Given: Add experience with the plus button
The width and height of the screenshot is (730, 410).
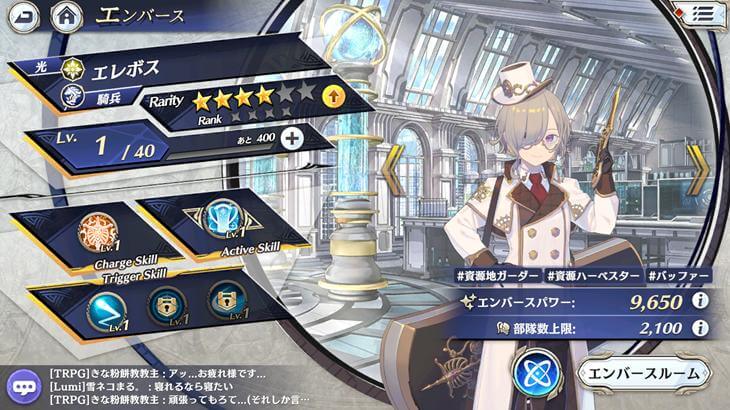Looking at the screenshot, I should pyautogui.click(x=291, y=139).
